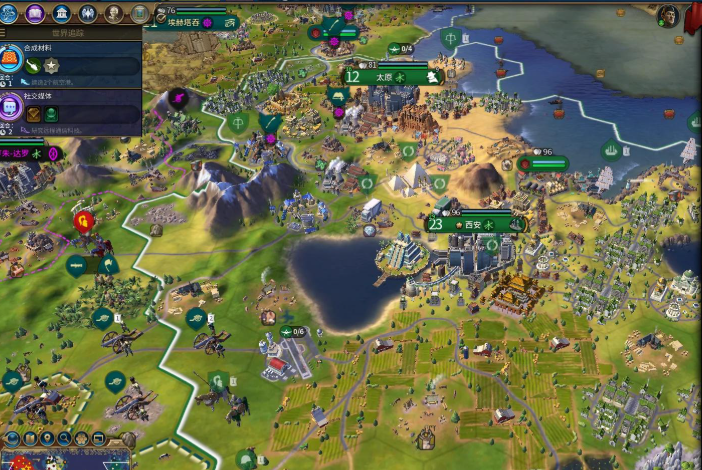Click the minimap

tap(60, 462)
